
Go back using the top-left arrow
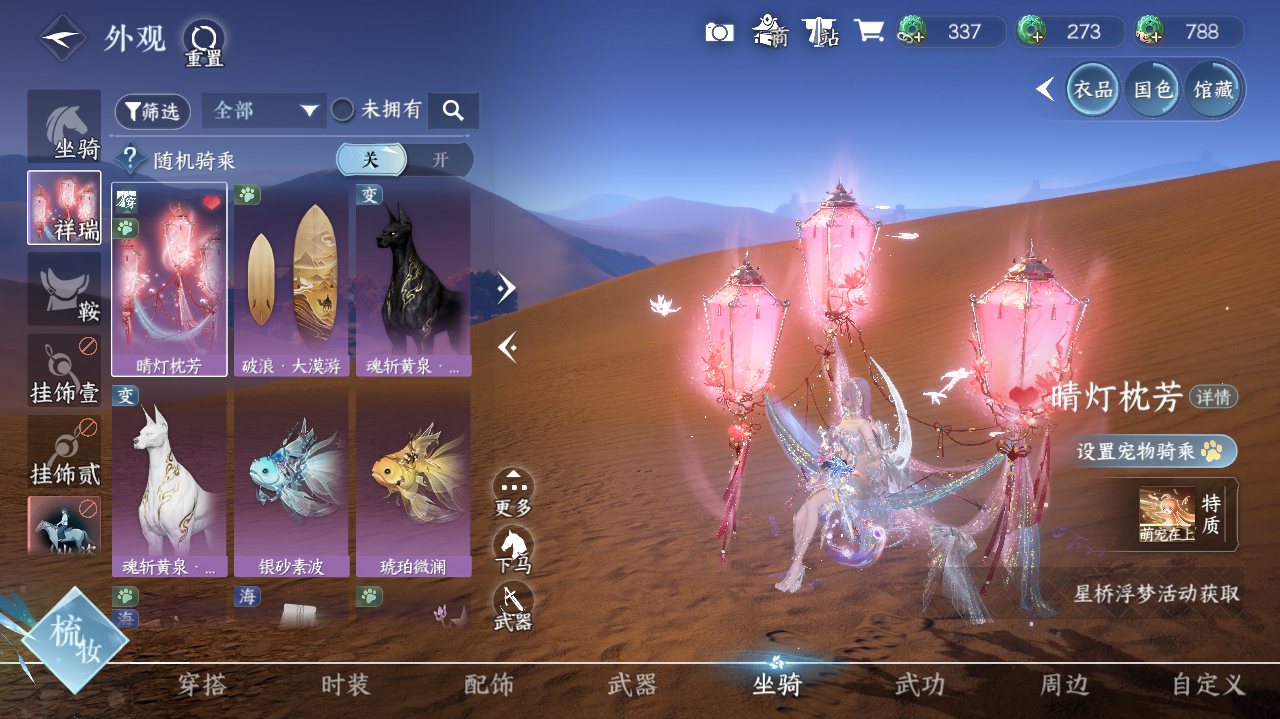[62, 38]
